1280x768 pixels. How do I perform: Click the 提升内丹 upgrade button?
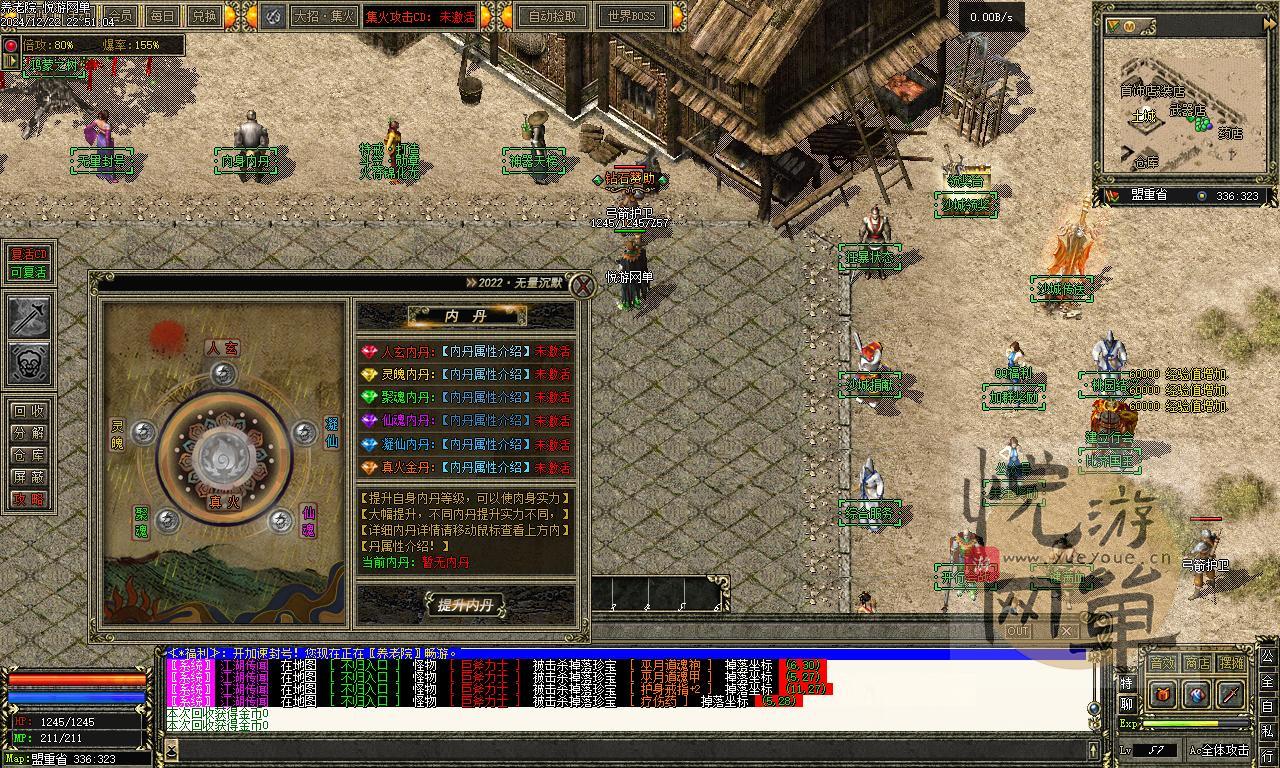(465, 605)
